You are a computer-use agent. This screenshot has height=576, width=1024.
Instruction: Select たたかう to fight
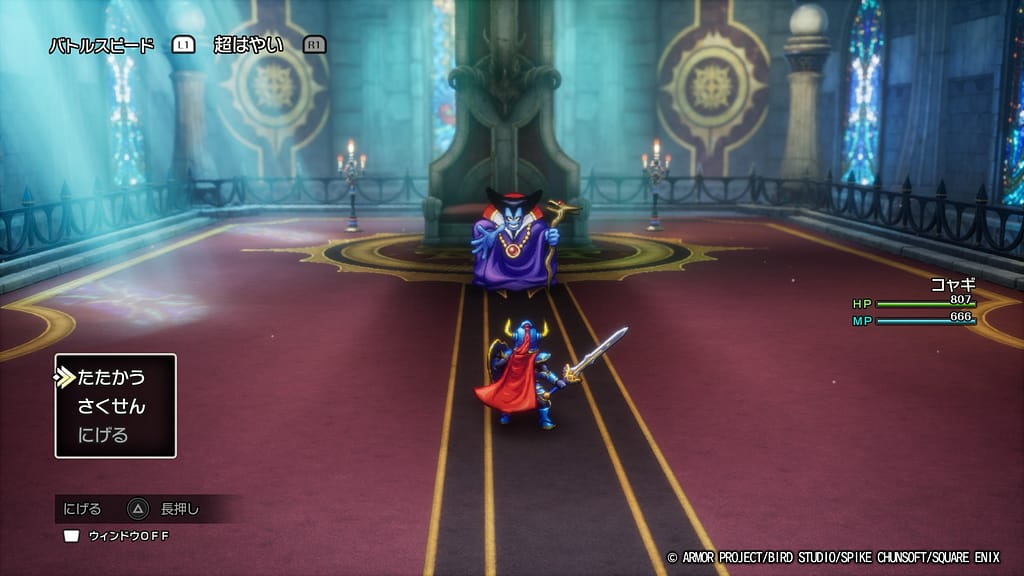111,377
